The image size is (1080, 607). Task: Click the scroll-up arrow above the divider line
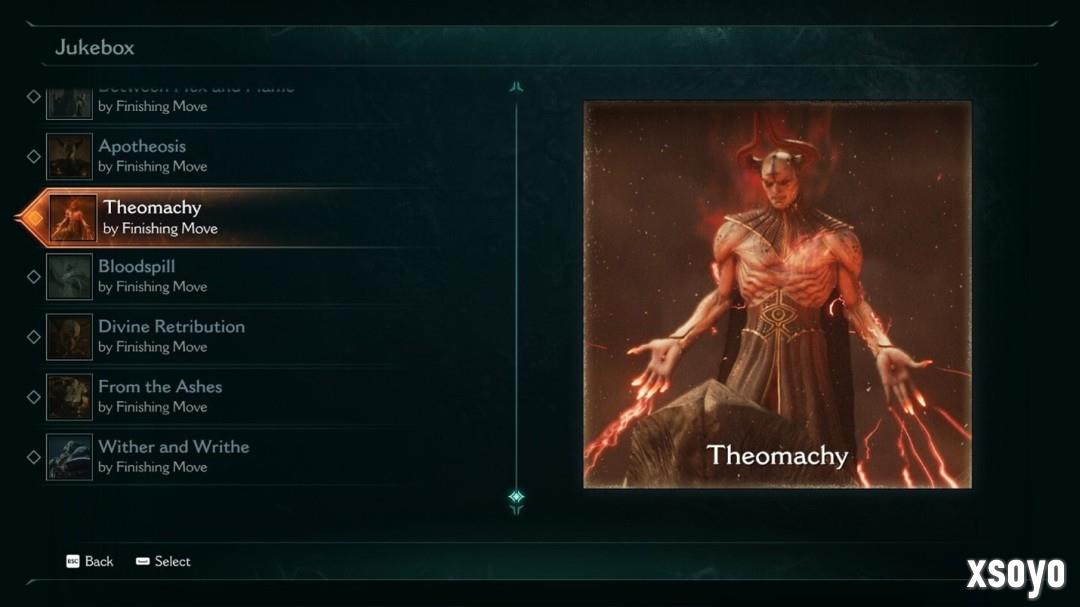[516, 87]
